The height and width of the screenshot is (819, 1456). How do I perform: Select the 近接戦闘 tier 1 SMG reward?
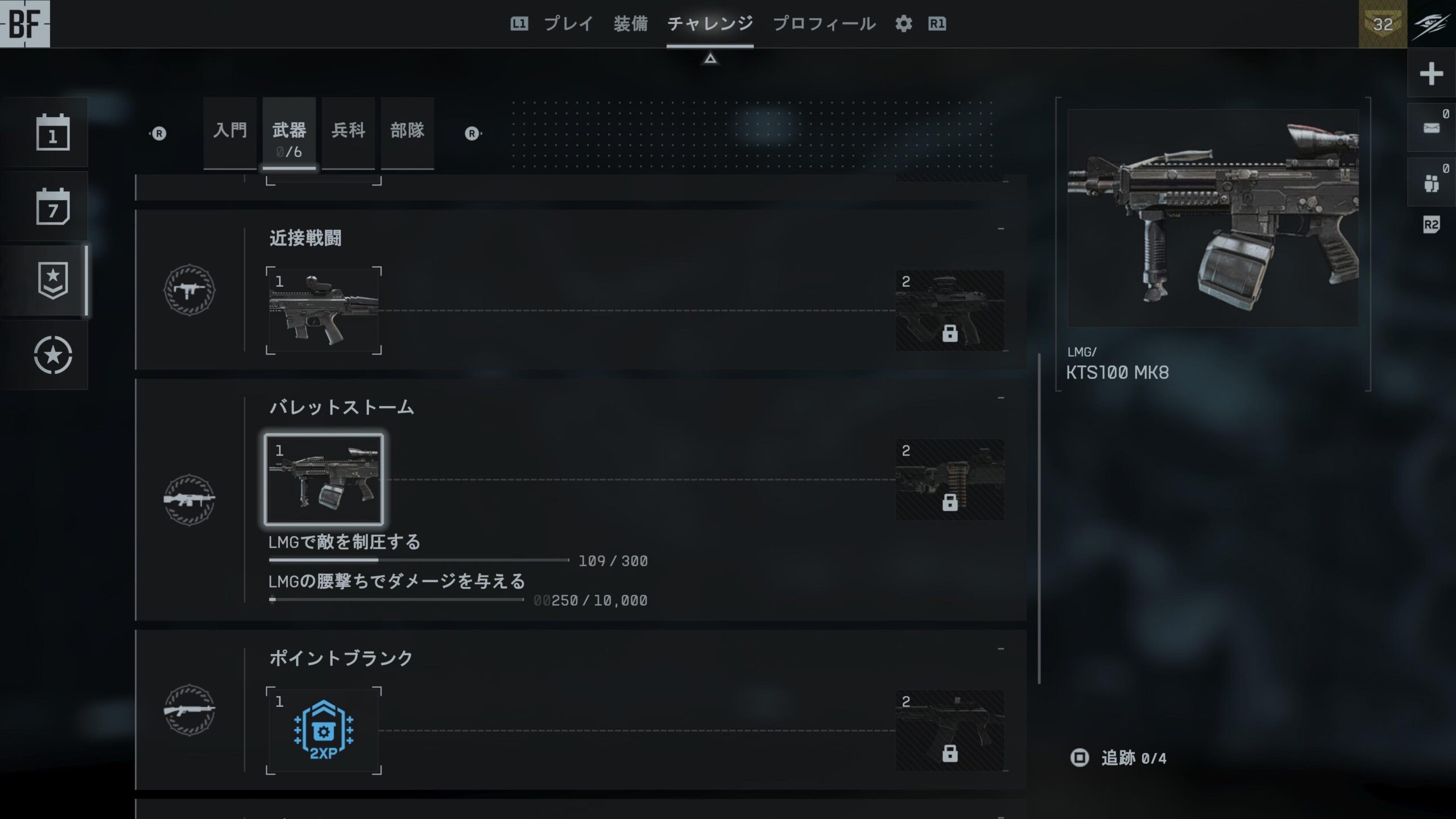(324, 311)
